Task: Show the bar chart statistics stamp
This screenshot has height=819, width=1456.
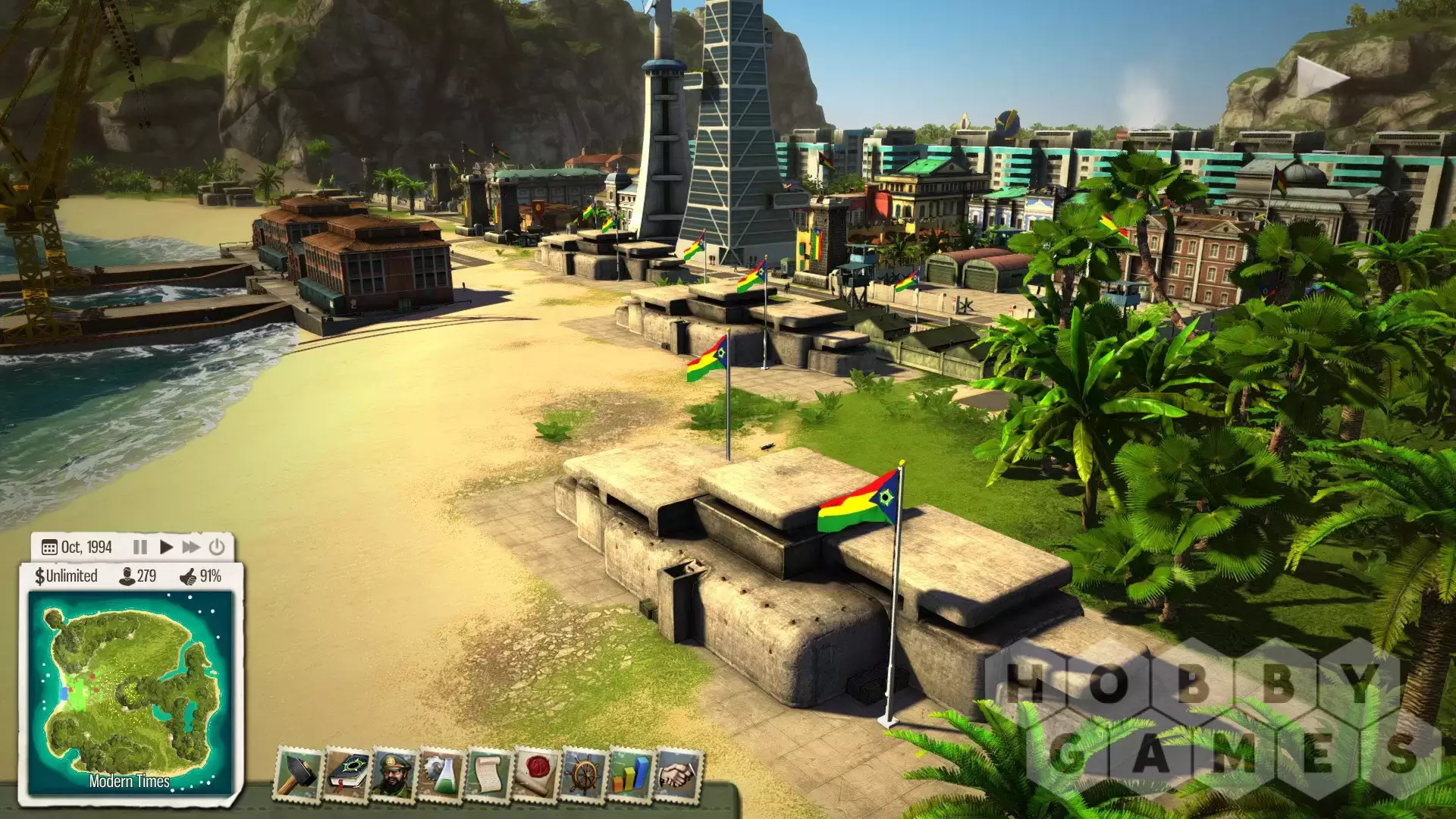Action: tap(631, 773)
